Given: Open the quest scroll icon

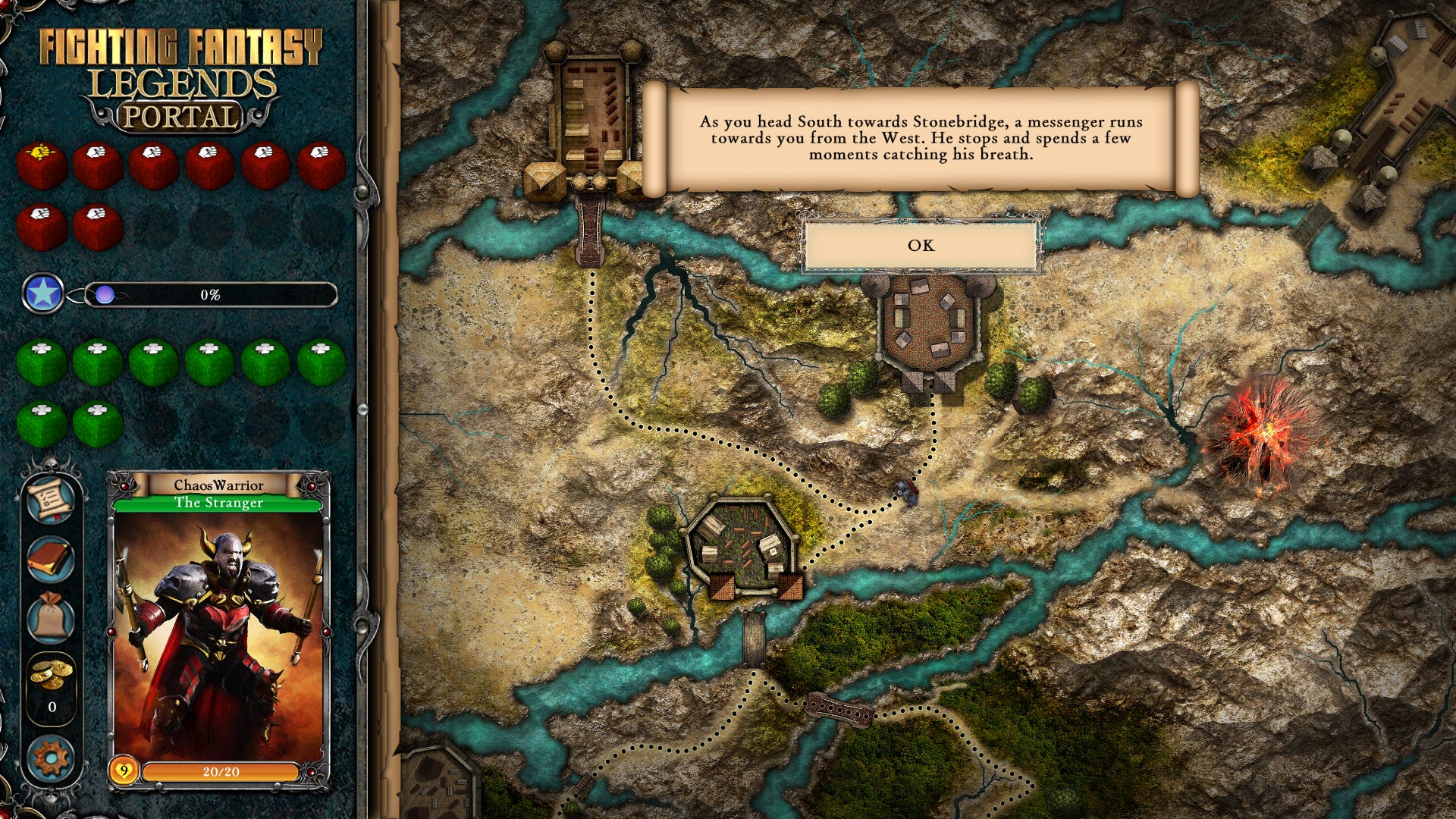Looking at the screenshot, I should pos(51,499).
